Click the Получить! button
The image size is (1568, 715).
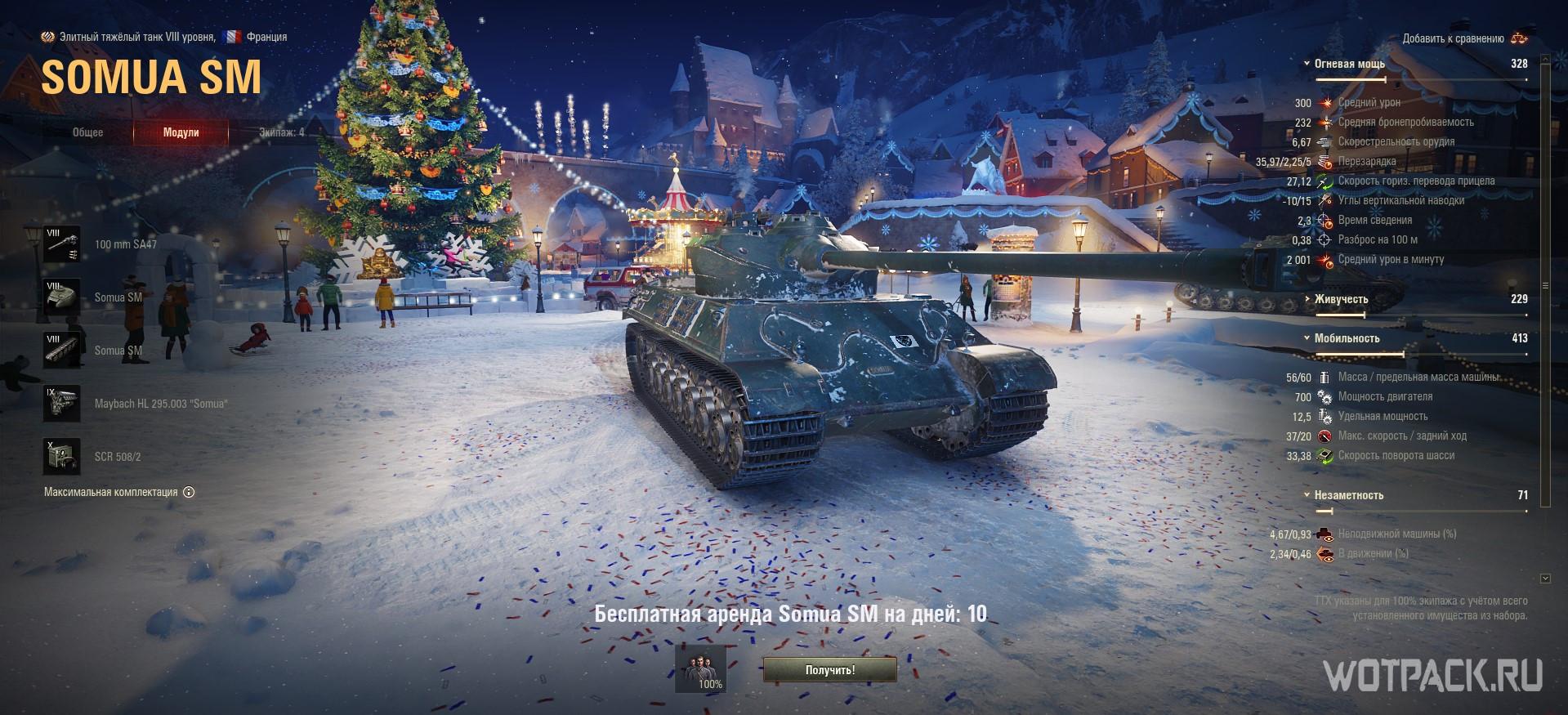tap(829, 670)
